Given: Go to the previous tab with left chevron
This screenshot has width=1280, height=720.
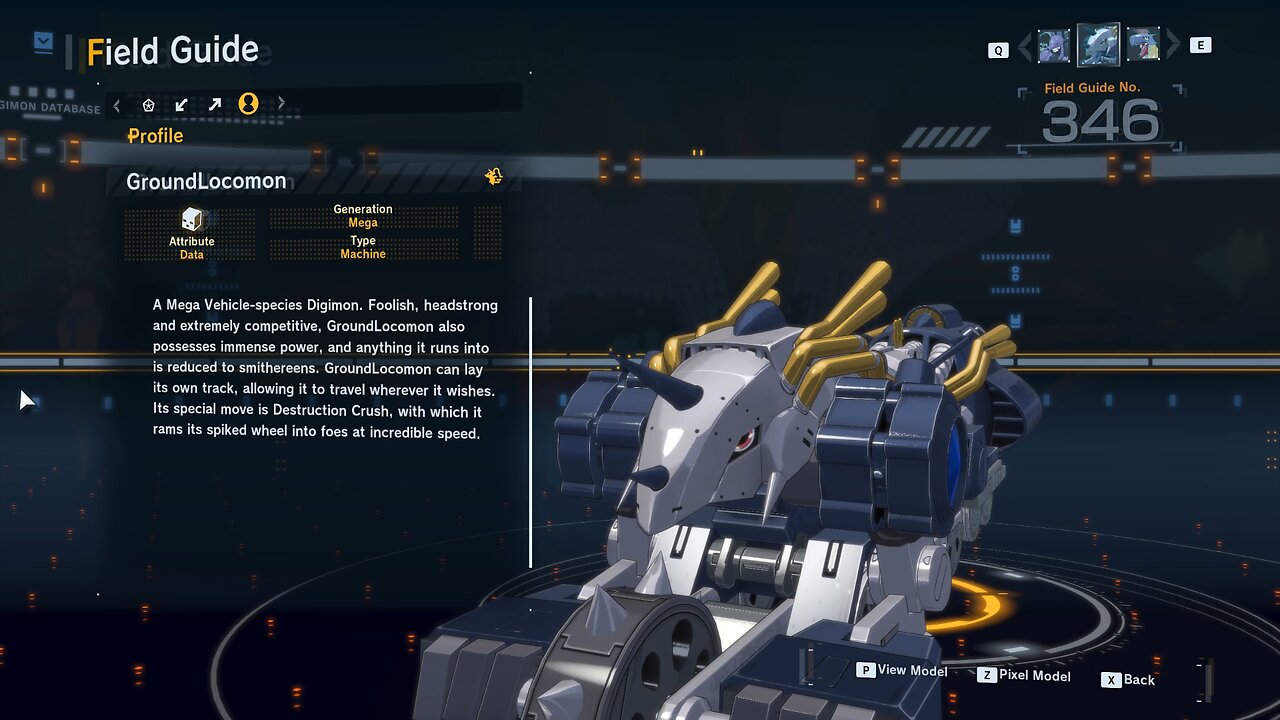Looking at the screenshot, I should [117, 104].
